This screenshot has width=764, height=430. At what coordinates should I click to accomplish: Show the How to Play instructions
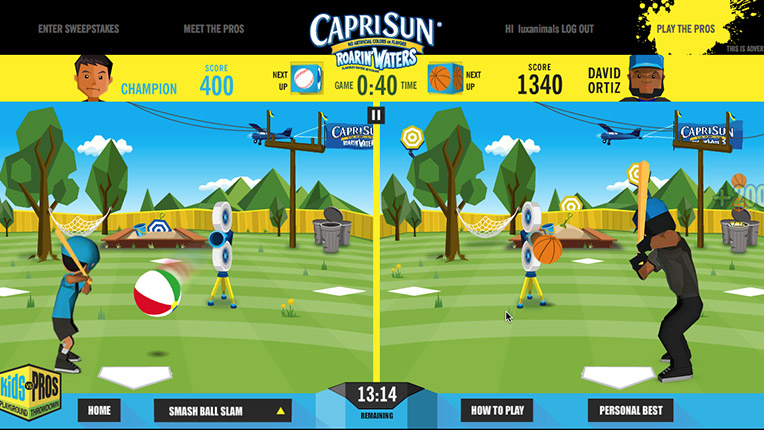point(497,410)
